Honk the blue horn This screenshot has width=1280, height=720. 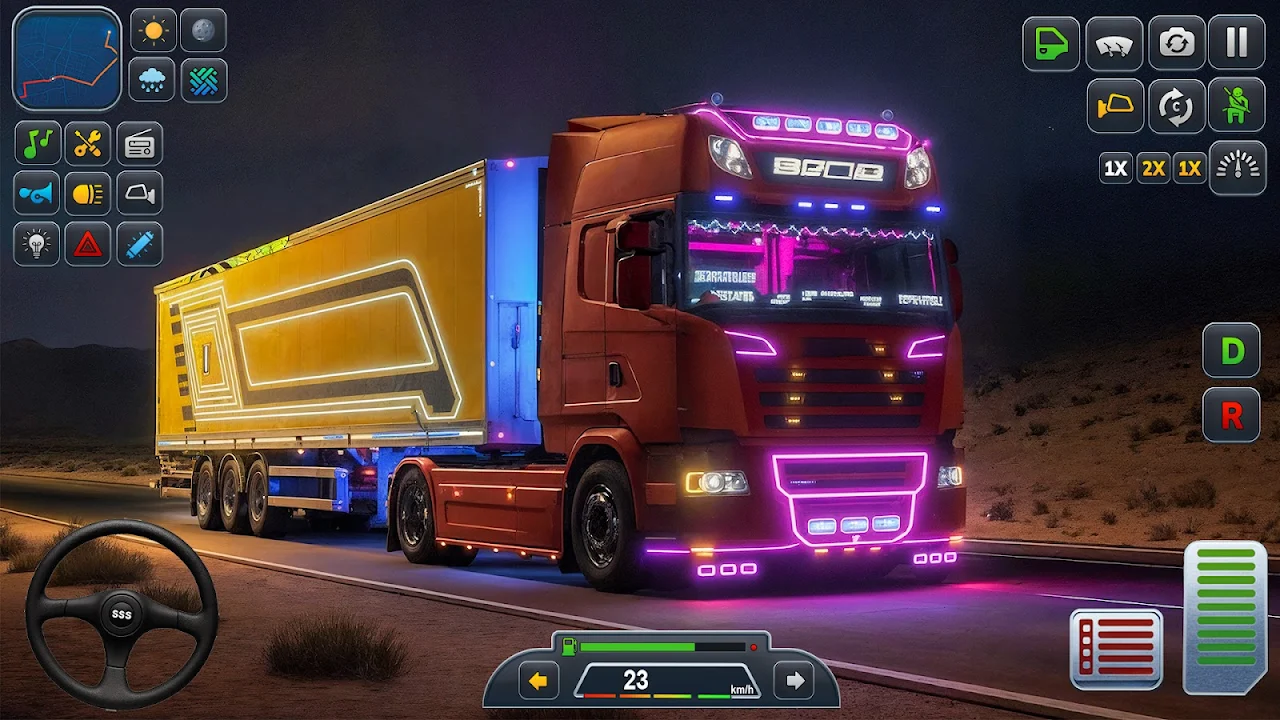[x=37, y=194]
